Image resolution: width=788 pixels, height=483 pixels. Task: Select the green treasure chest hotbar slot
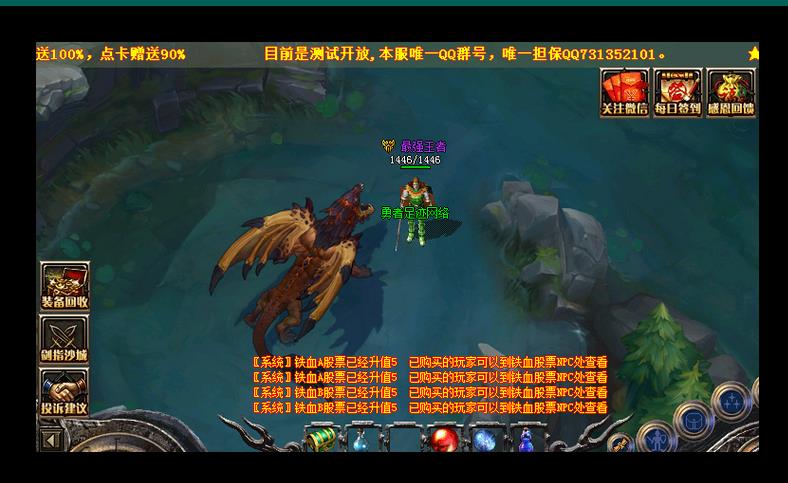coord(321,438)
